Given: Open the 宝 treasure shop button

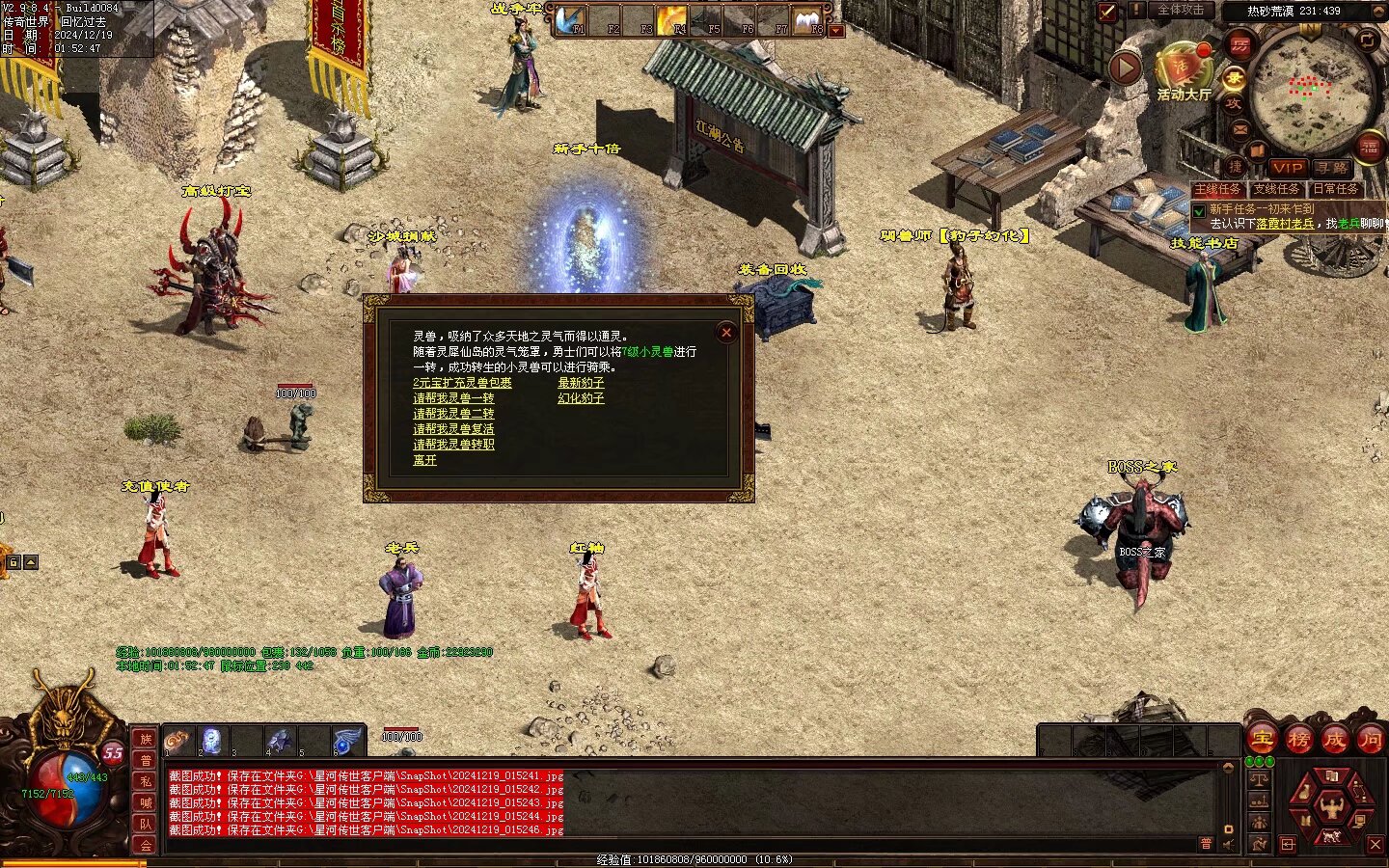Looking at the screenshot, I should [x=1262, y=740].
